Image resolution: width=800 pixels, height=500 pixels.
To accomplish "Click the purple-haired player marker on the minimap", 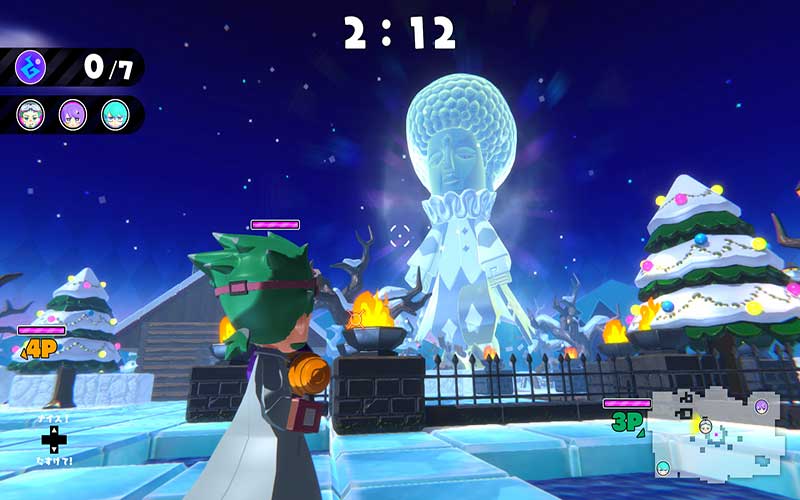I will tap(761, 406).
